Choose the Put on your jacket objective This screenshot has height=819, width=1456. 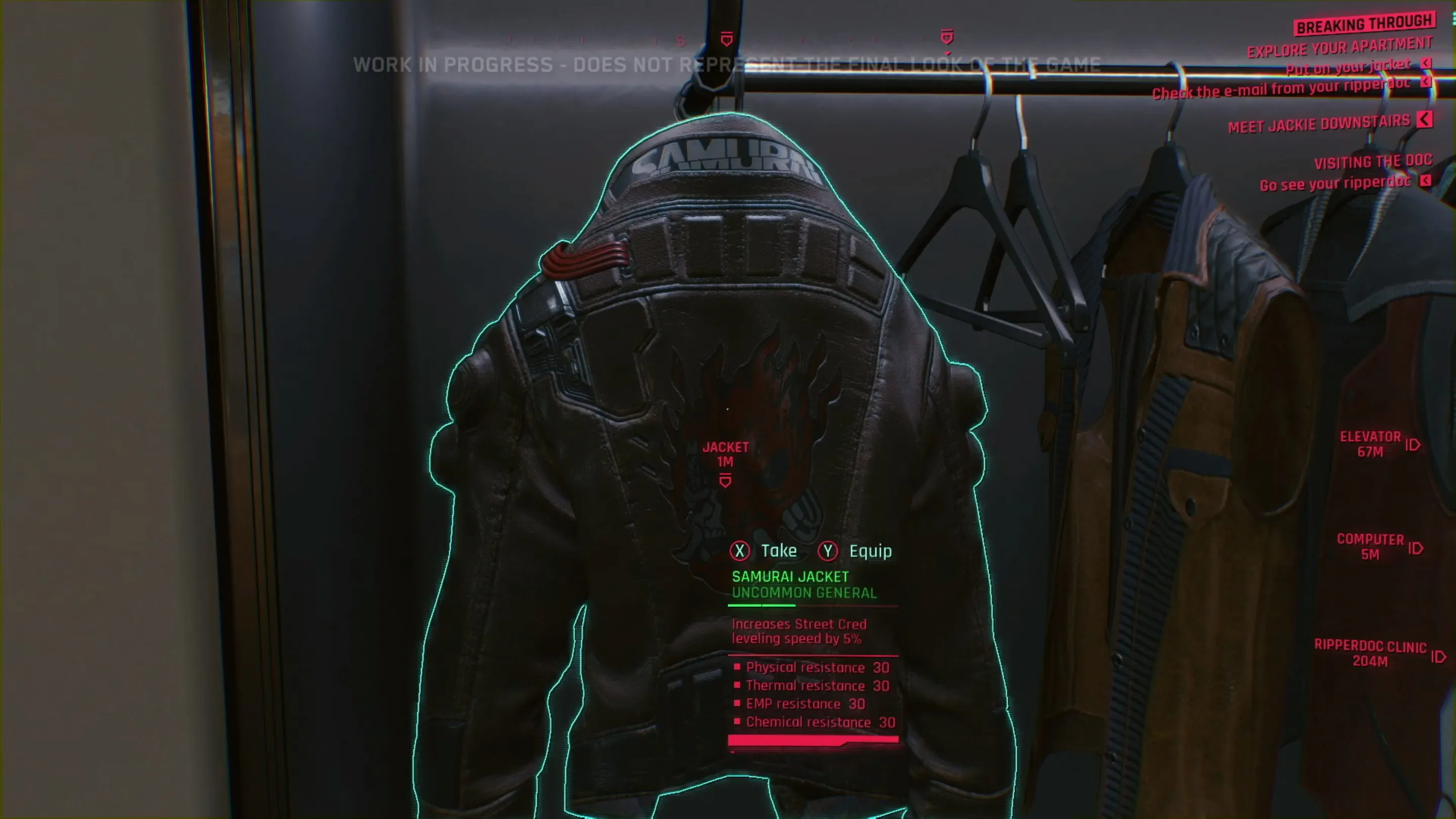click(1348, 67)
